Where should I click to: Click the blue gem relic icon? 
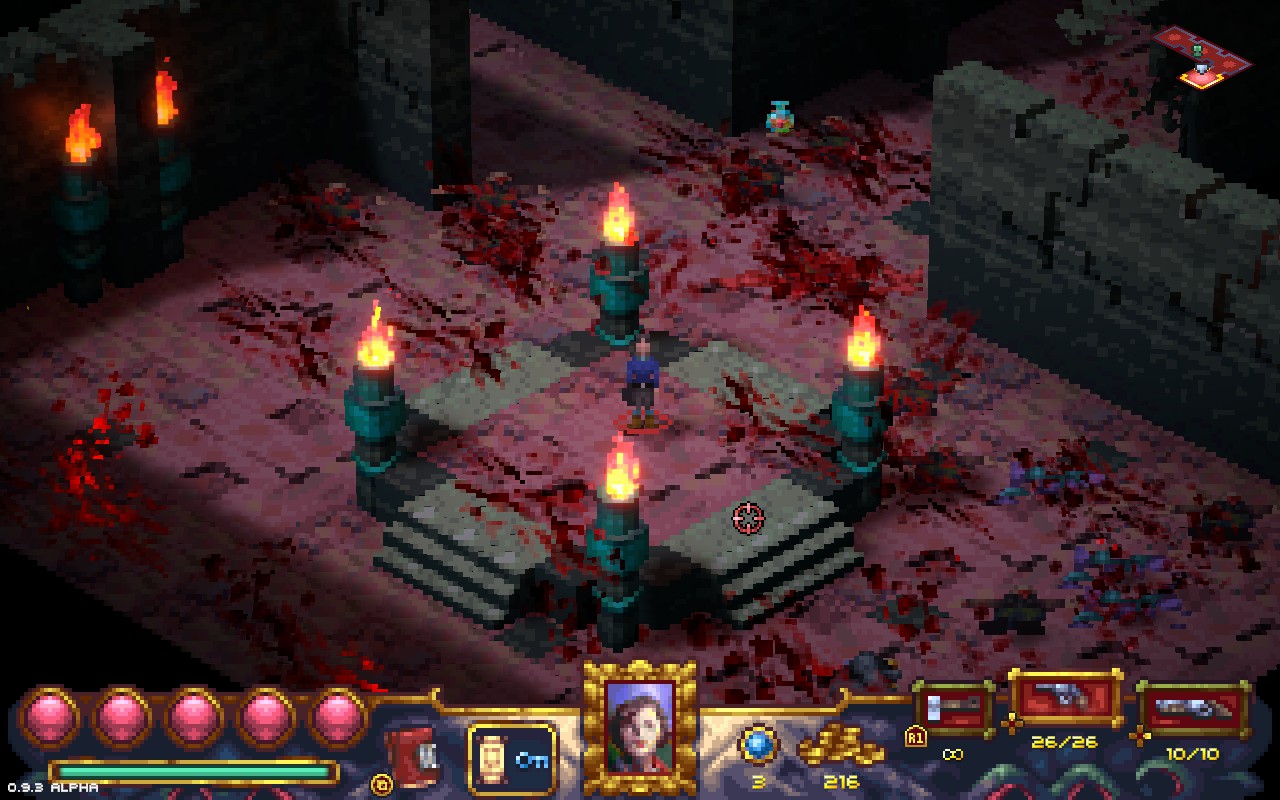click(x=757, y=745)
